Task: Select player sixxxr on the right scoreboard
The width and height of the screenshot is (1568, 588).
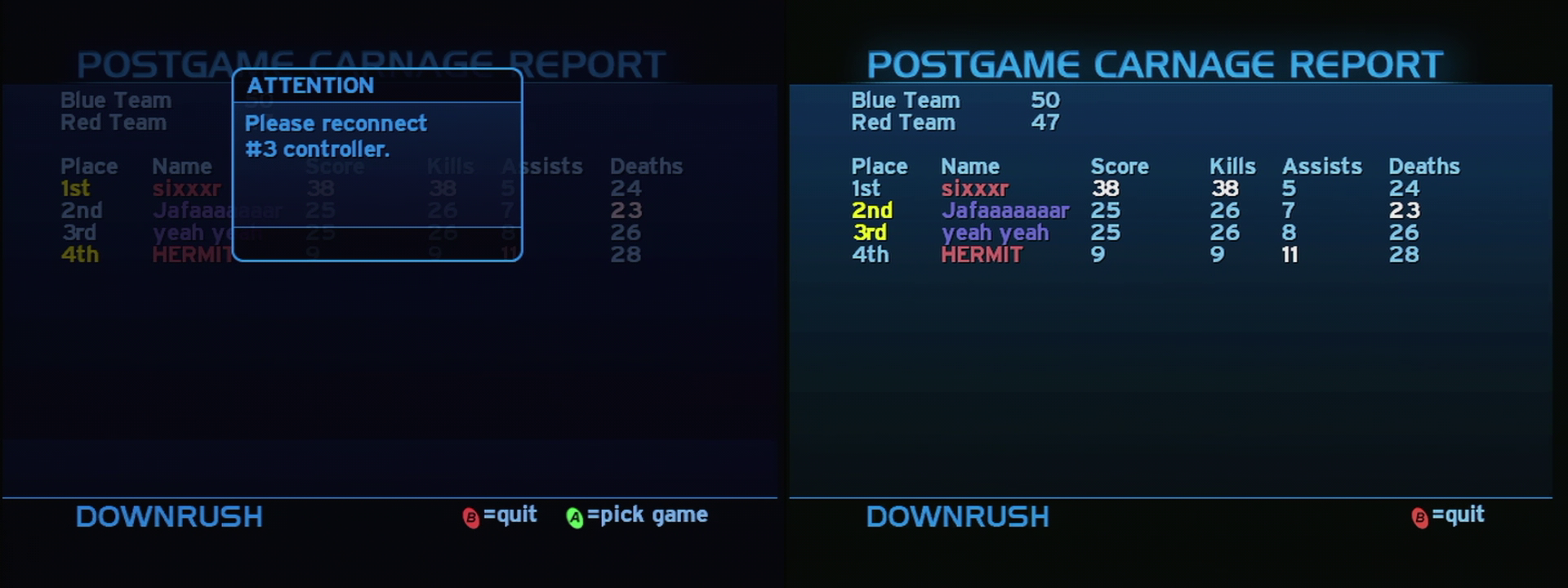Action: [975, 188]
